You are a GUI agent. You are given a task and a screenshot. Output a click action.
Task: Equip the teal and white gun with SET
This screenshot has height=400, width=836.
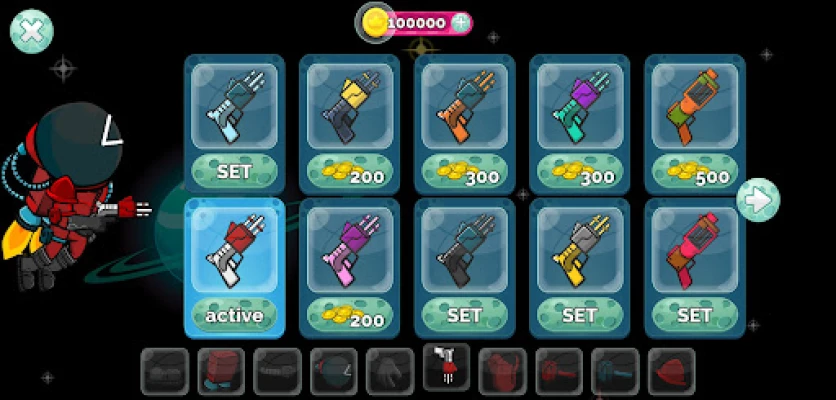(234, 172)
